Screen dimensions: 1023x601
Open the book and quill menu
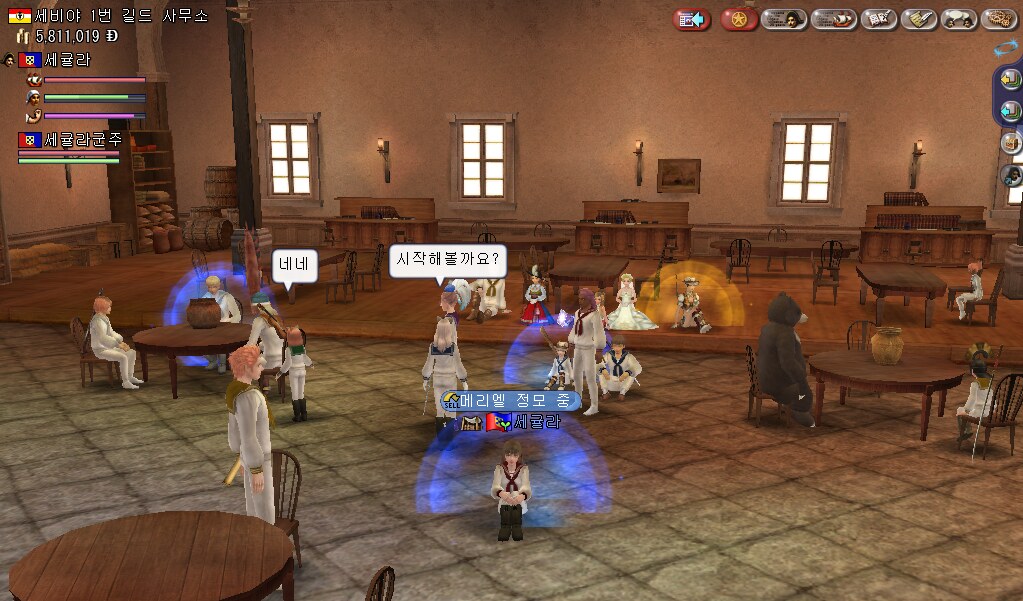[x=877, y=19]
